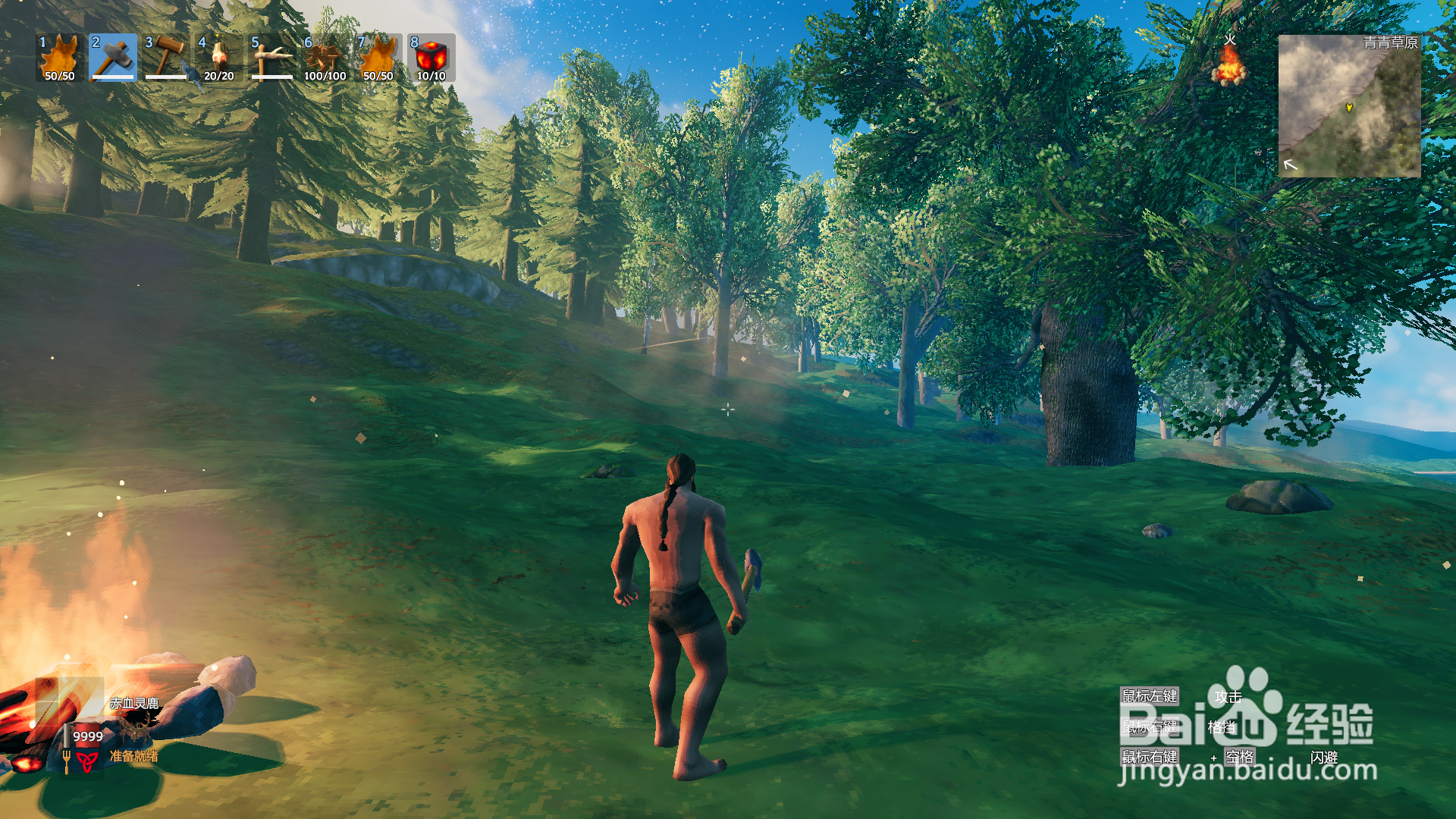Equip the wooden hammer in slot 3
The width and height of the screenshot is (1456, 819).
(x=166, y=58)
